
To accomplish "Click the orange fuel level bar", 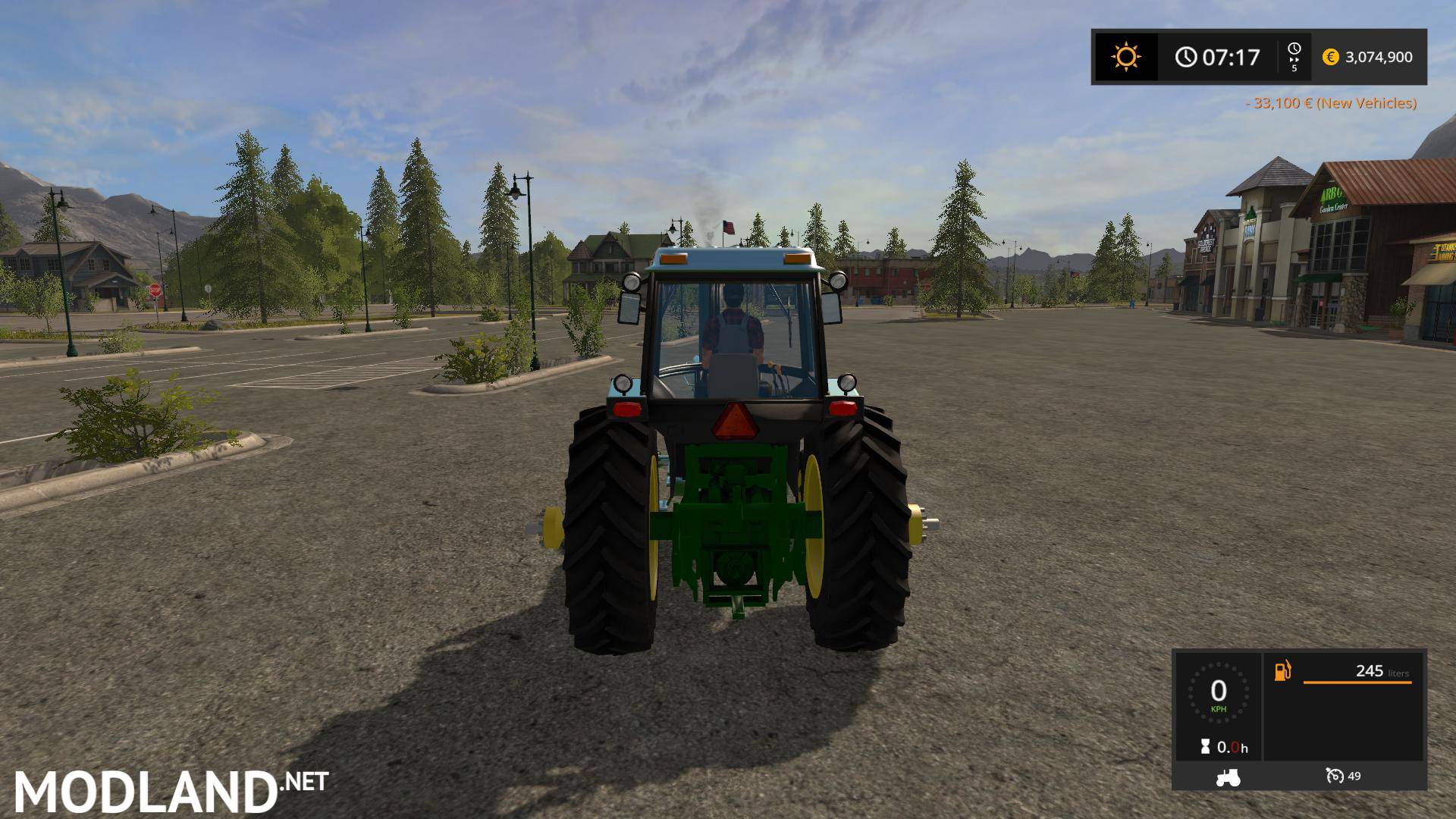I will tap(1357, 682).
